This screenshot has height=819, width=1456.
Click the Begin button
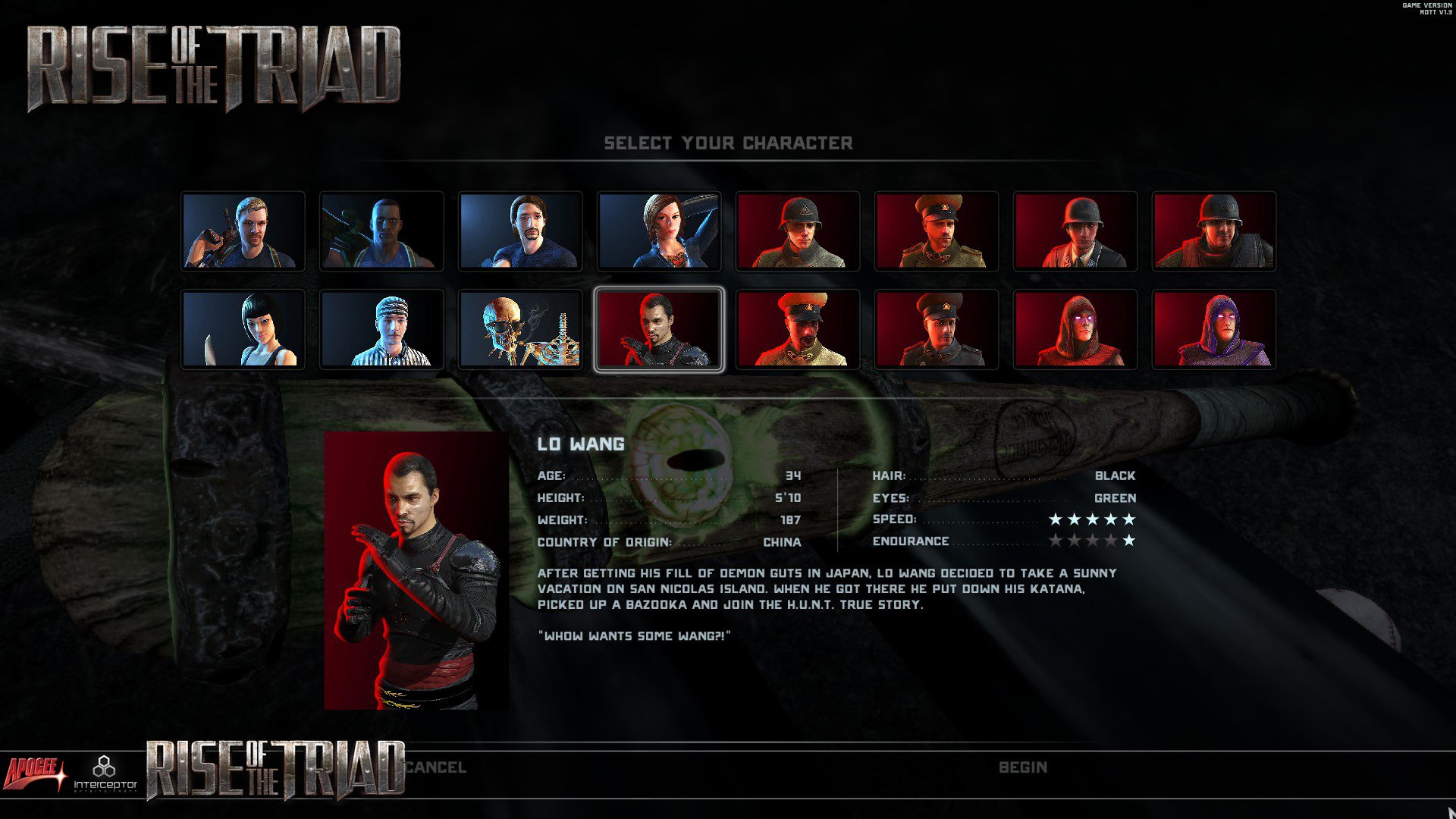1022,767
